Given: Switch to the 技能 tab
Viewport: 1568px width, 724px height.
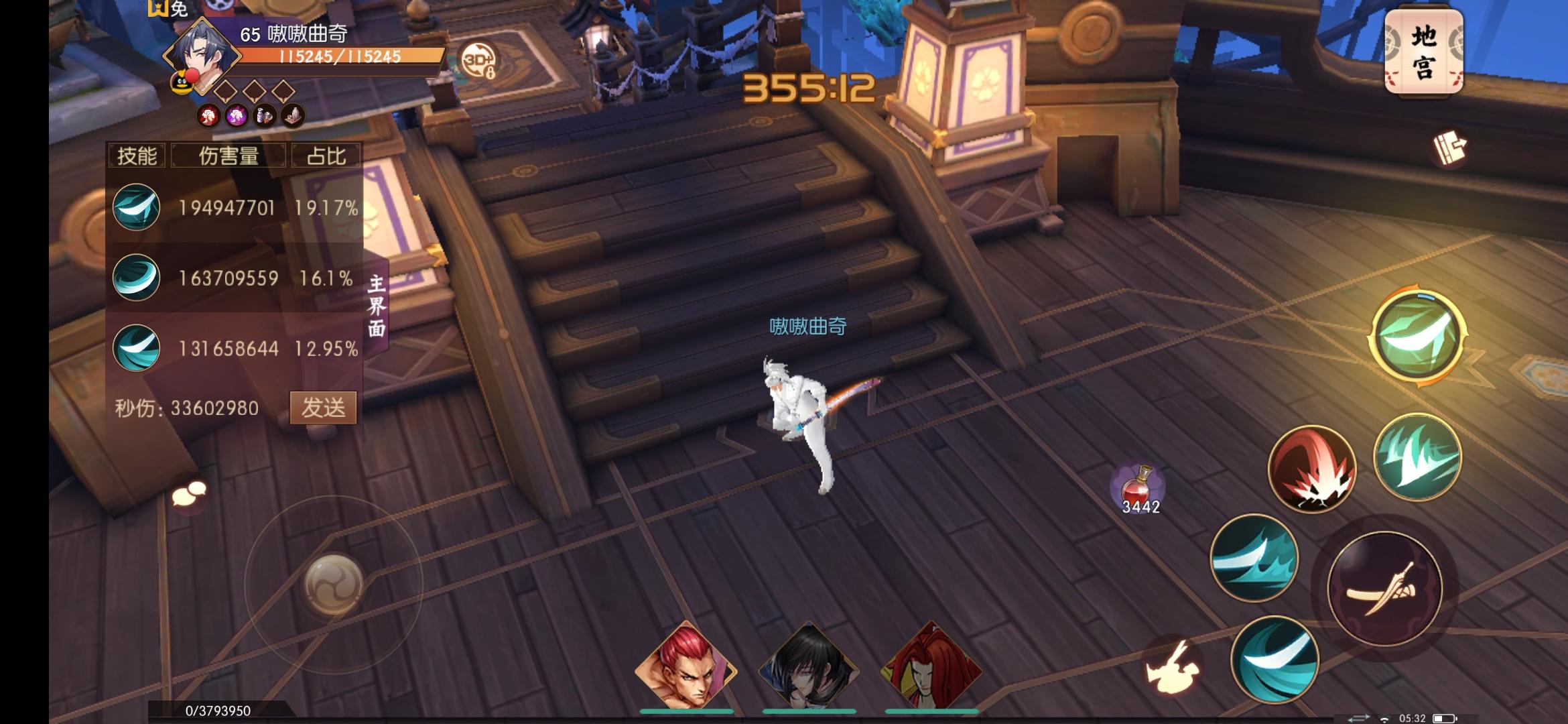Looking at the screenshot, I should pyautogui.click(x=137, y=156).
